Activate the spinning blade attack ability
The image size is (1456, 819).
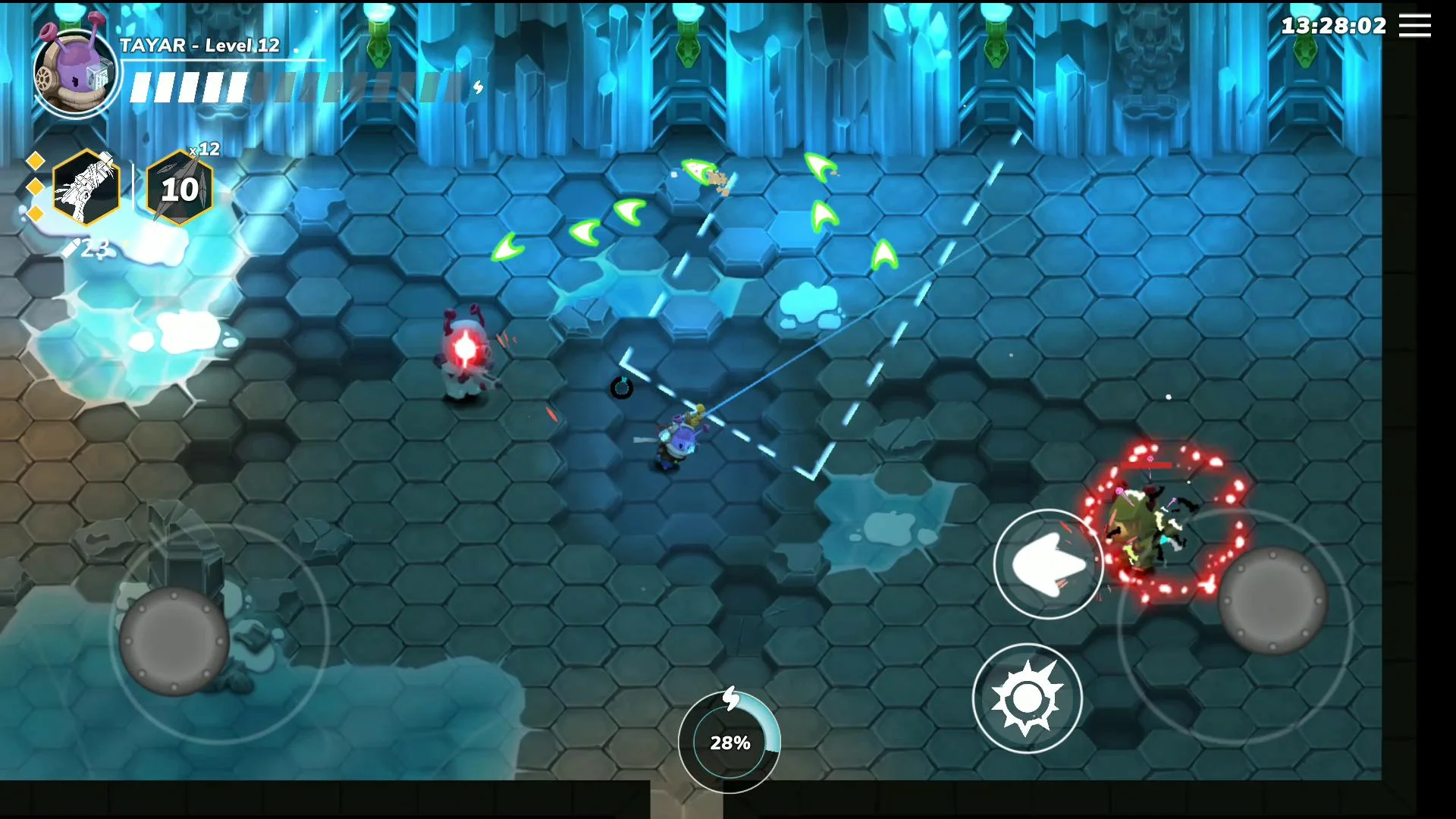click(1028, 699)
